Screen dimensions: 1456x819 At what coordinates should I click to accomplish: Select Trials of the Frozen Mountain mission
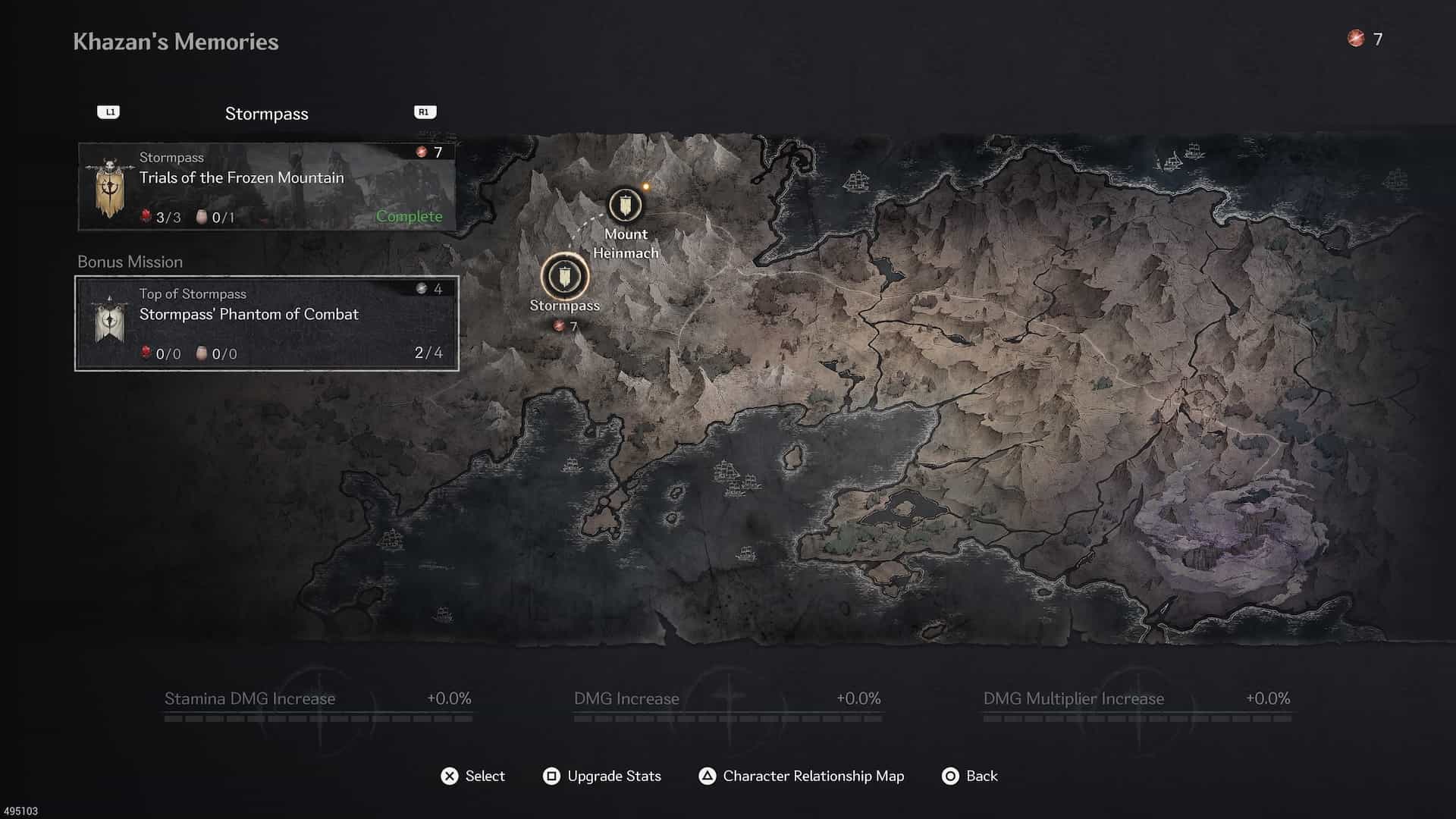point(267,187)
